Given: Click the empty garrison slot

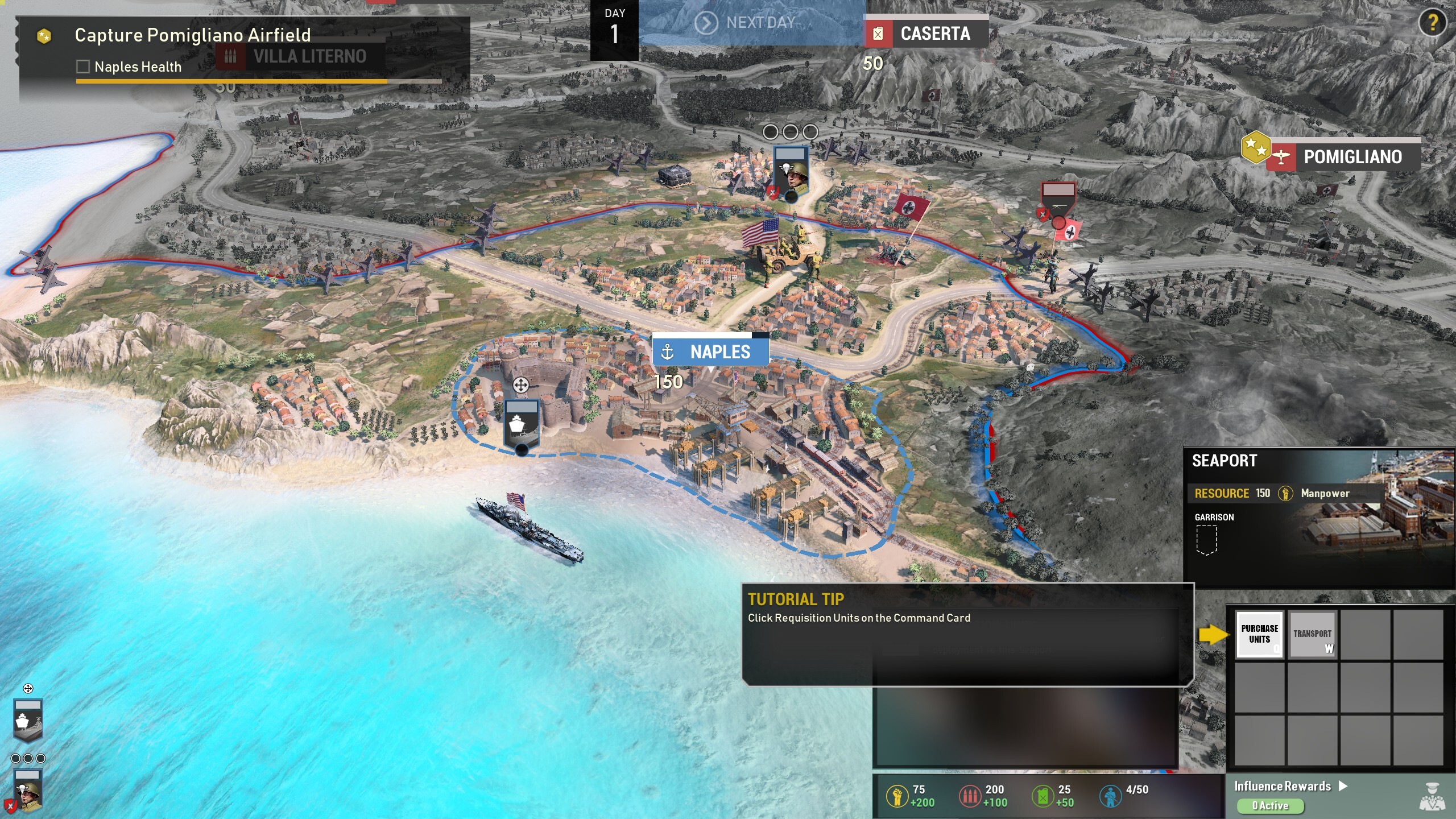Looking at the screenshot, I should pos(1206,539).
